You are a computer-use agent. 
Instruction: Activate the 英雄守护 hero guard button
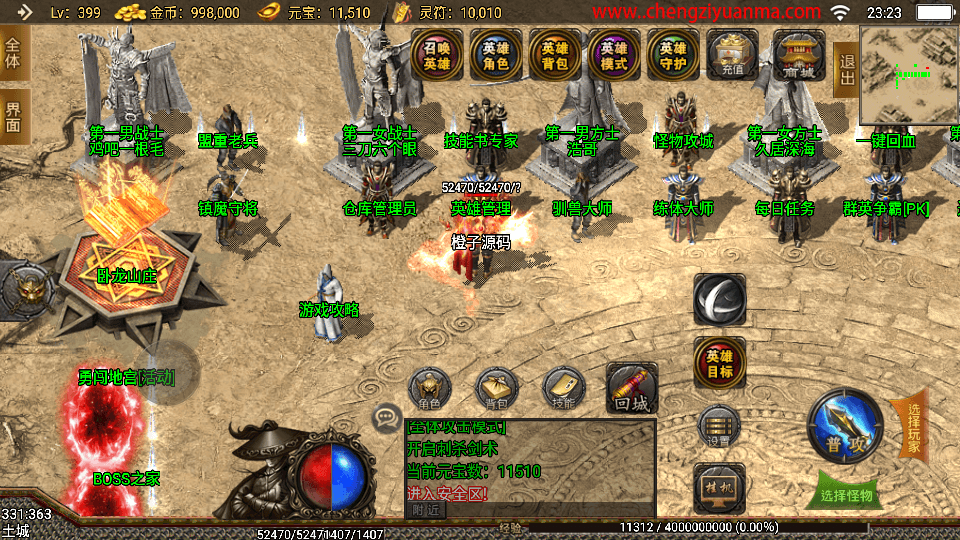(x=673, y=55)
